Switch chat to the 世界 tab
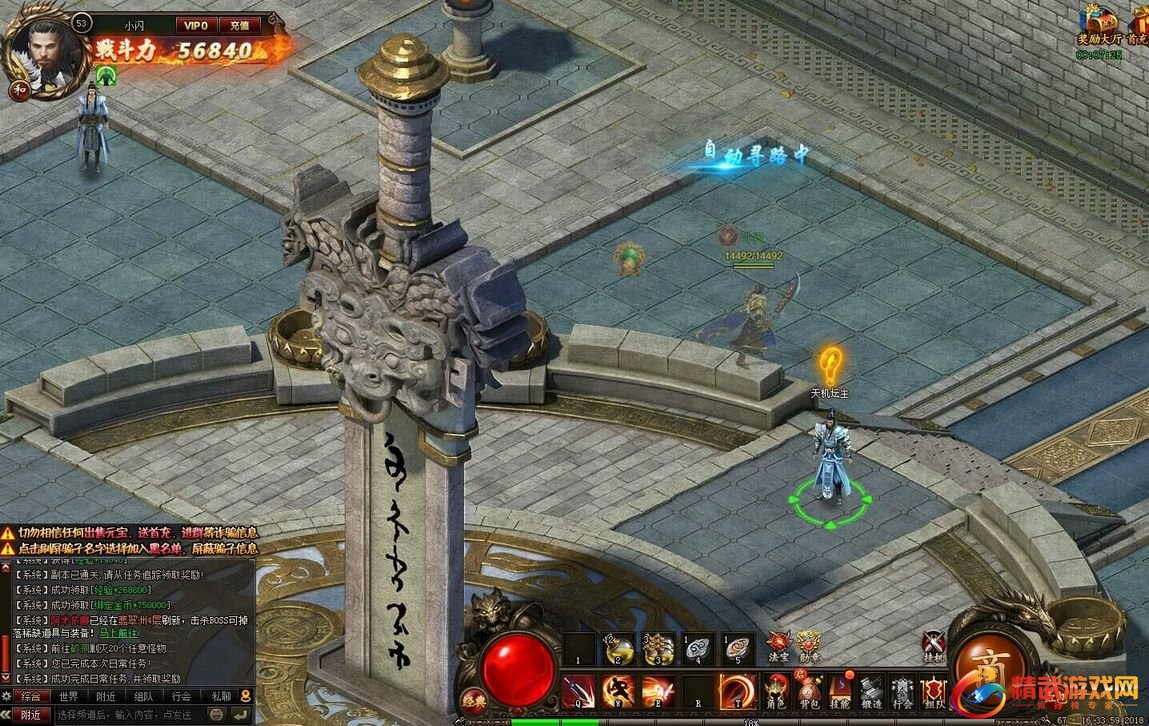This screenshot has height=726, width=1149. pos(68,696)
